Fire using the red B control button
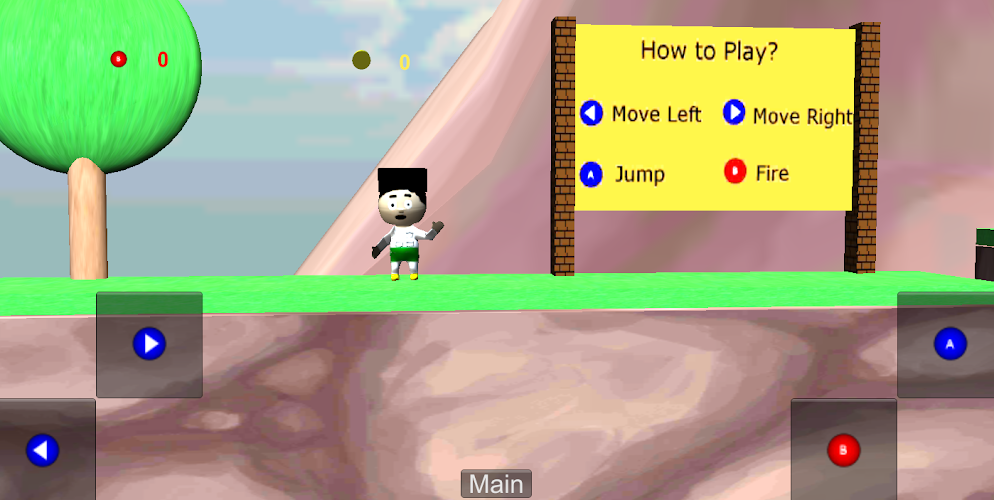 843,450
